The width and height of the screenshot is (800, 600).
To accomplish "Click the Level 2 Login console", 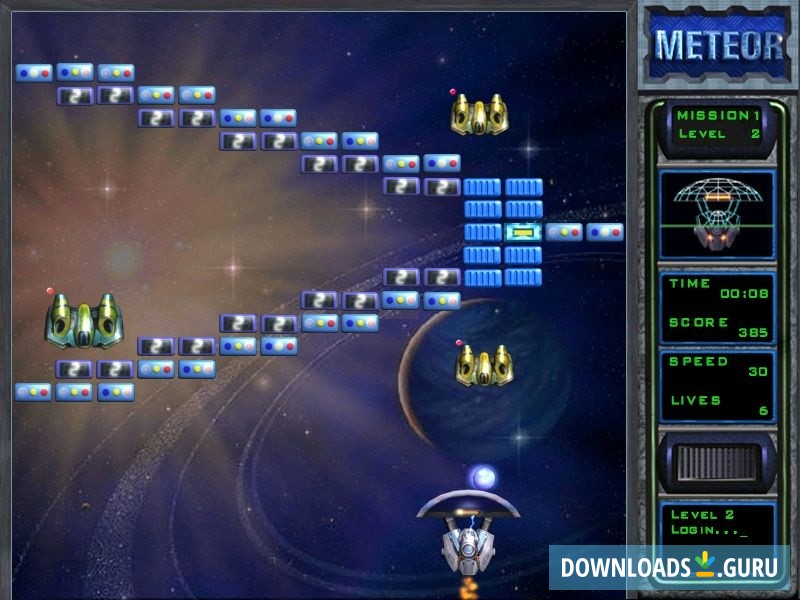I will click(x=714, y=521).
